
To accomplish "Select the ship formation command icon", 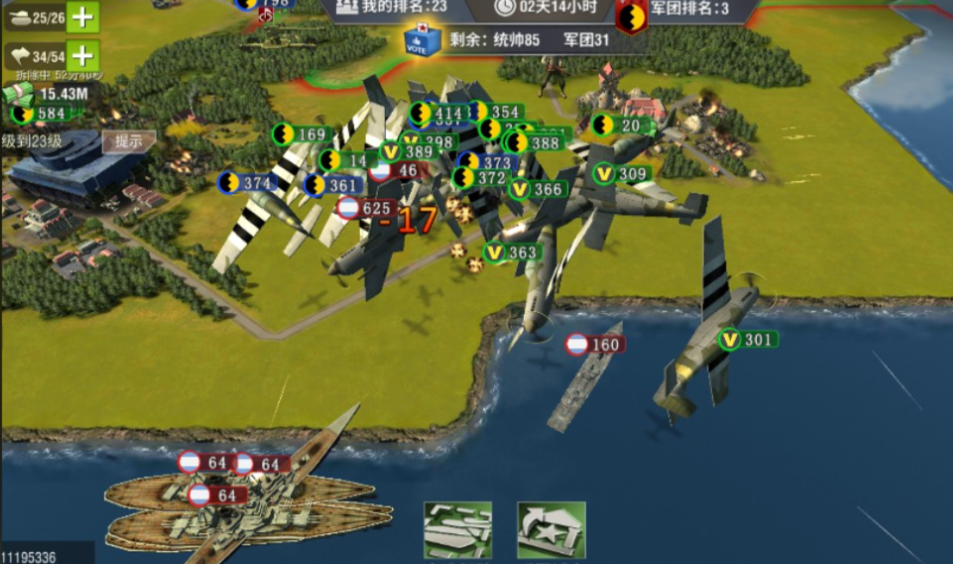I will click(x=458, y=529).
